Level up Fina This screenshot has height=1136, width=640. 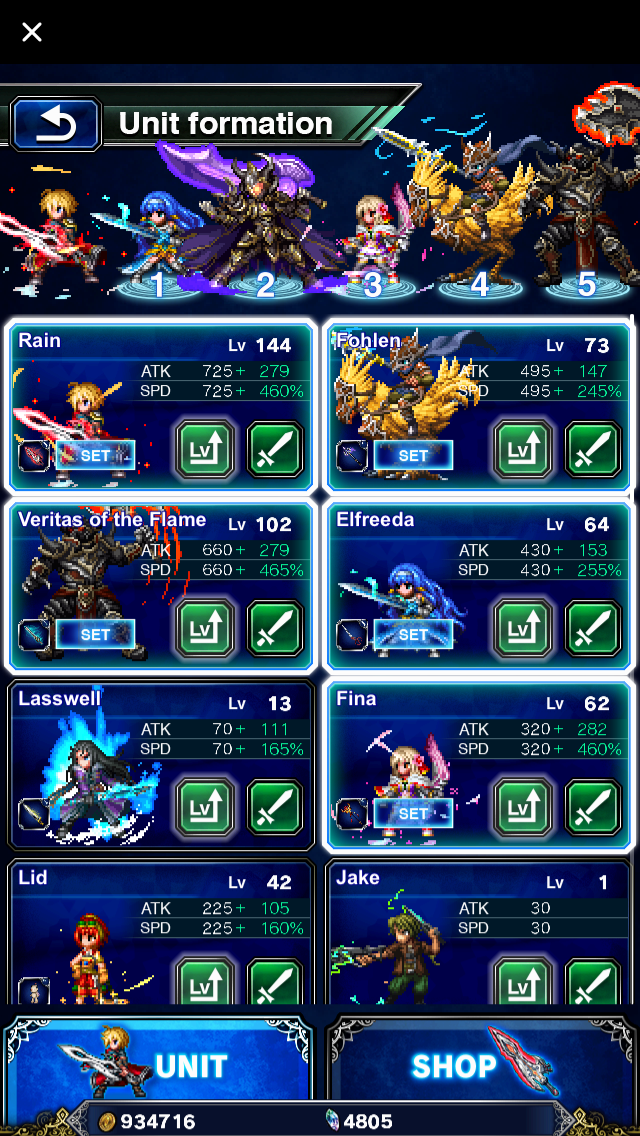523,808
